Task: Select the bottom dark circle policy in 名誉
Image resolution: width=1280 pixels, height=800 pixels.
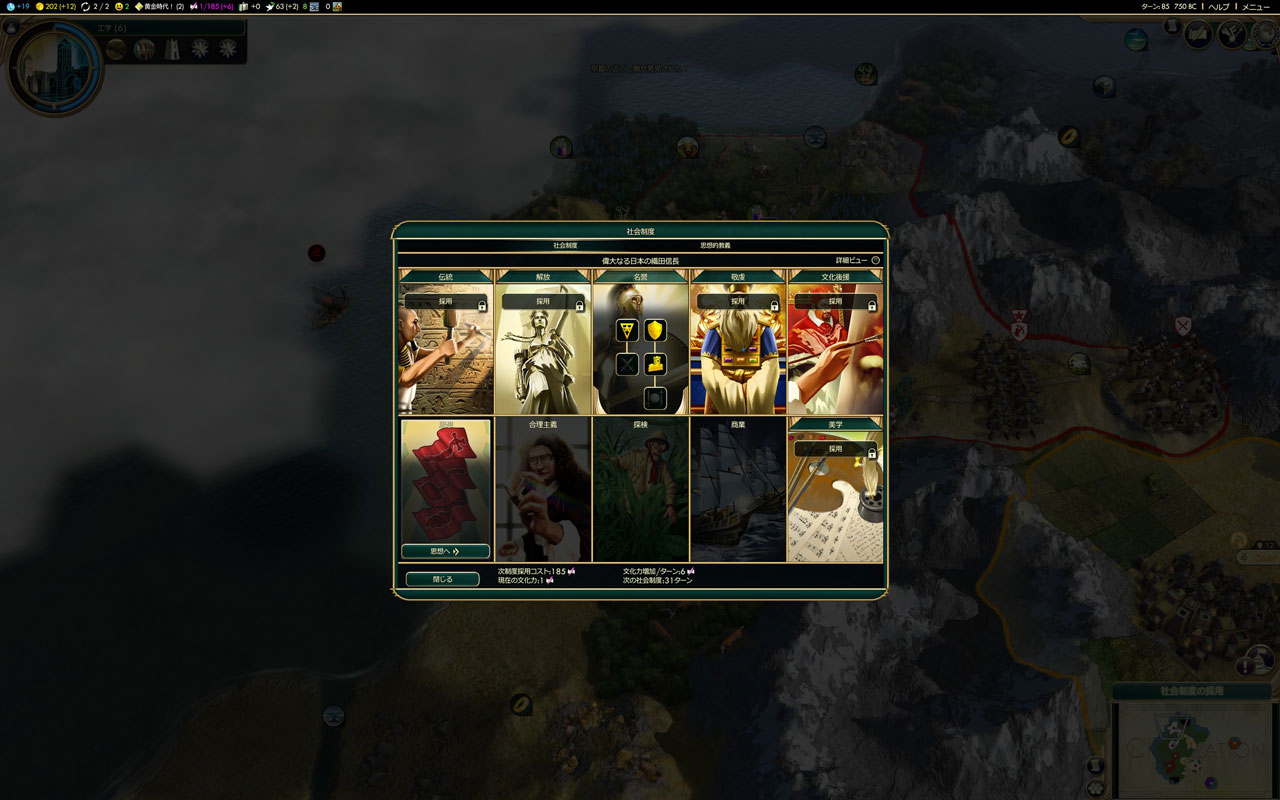Action: click(x=655, y=398)
